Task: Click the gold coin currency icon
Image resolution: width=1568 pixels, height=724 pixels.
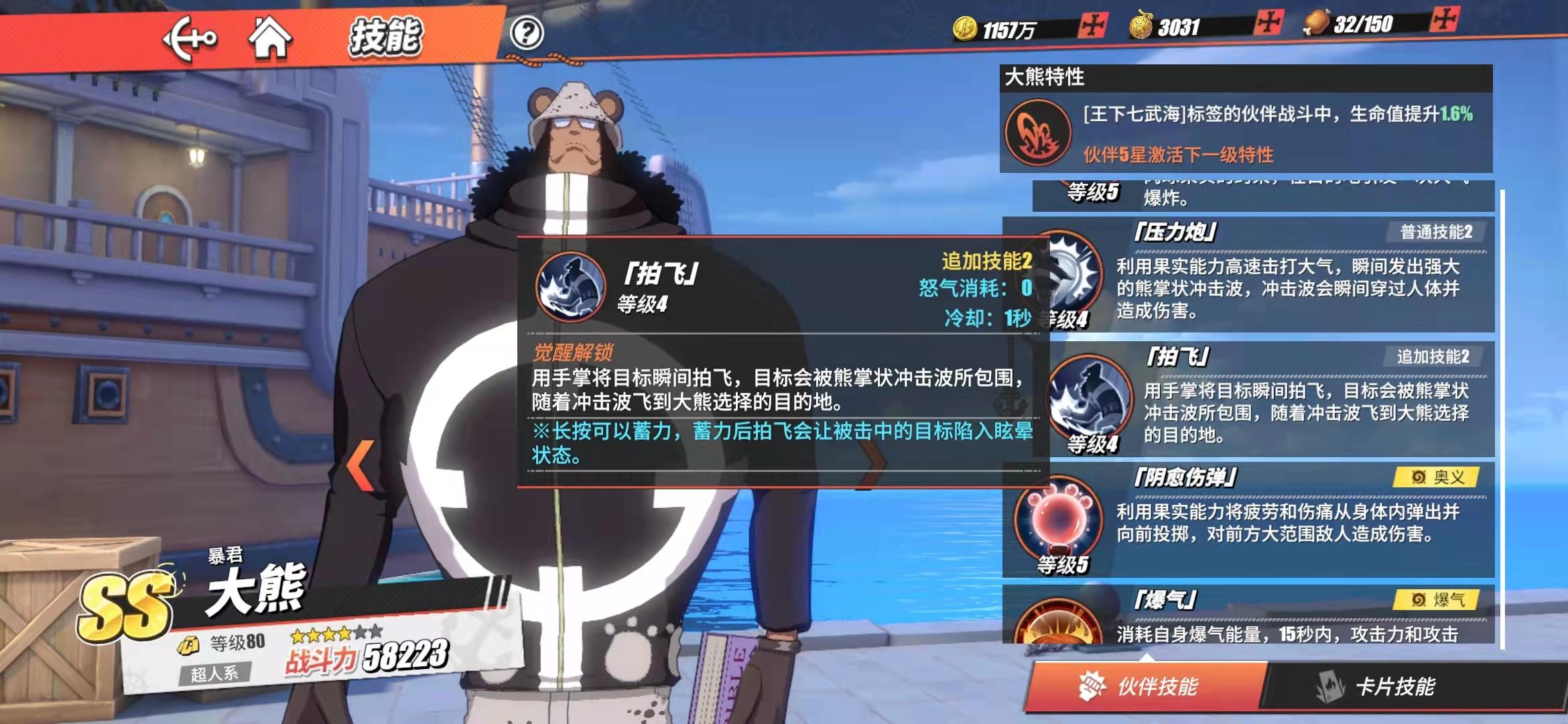Action: [x=965, y=28]
